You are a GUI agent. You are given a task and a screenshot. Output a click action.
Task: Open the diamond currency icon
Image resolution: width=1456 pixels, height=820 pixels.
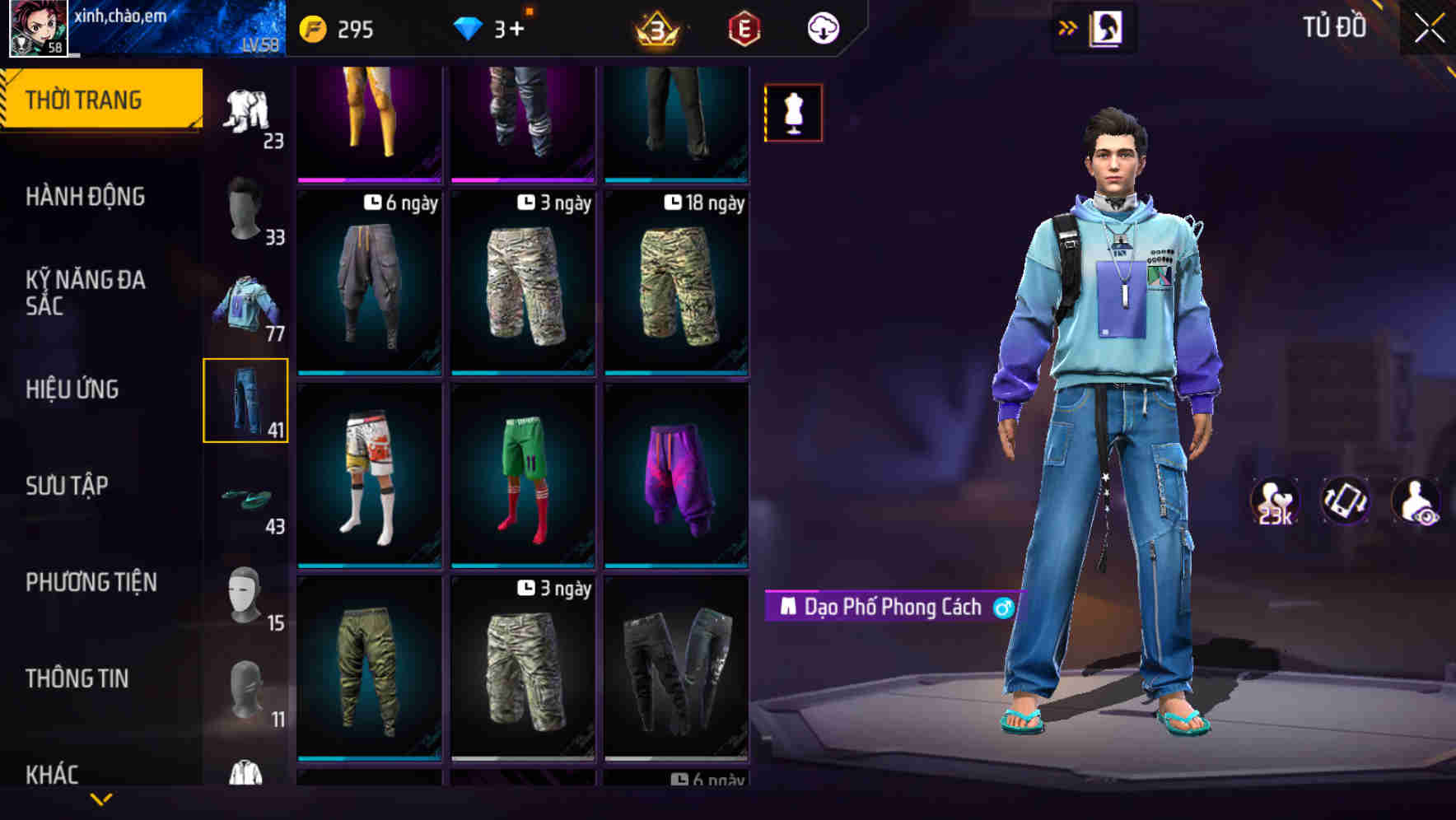pos(469,26)
